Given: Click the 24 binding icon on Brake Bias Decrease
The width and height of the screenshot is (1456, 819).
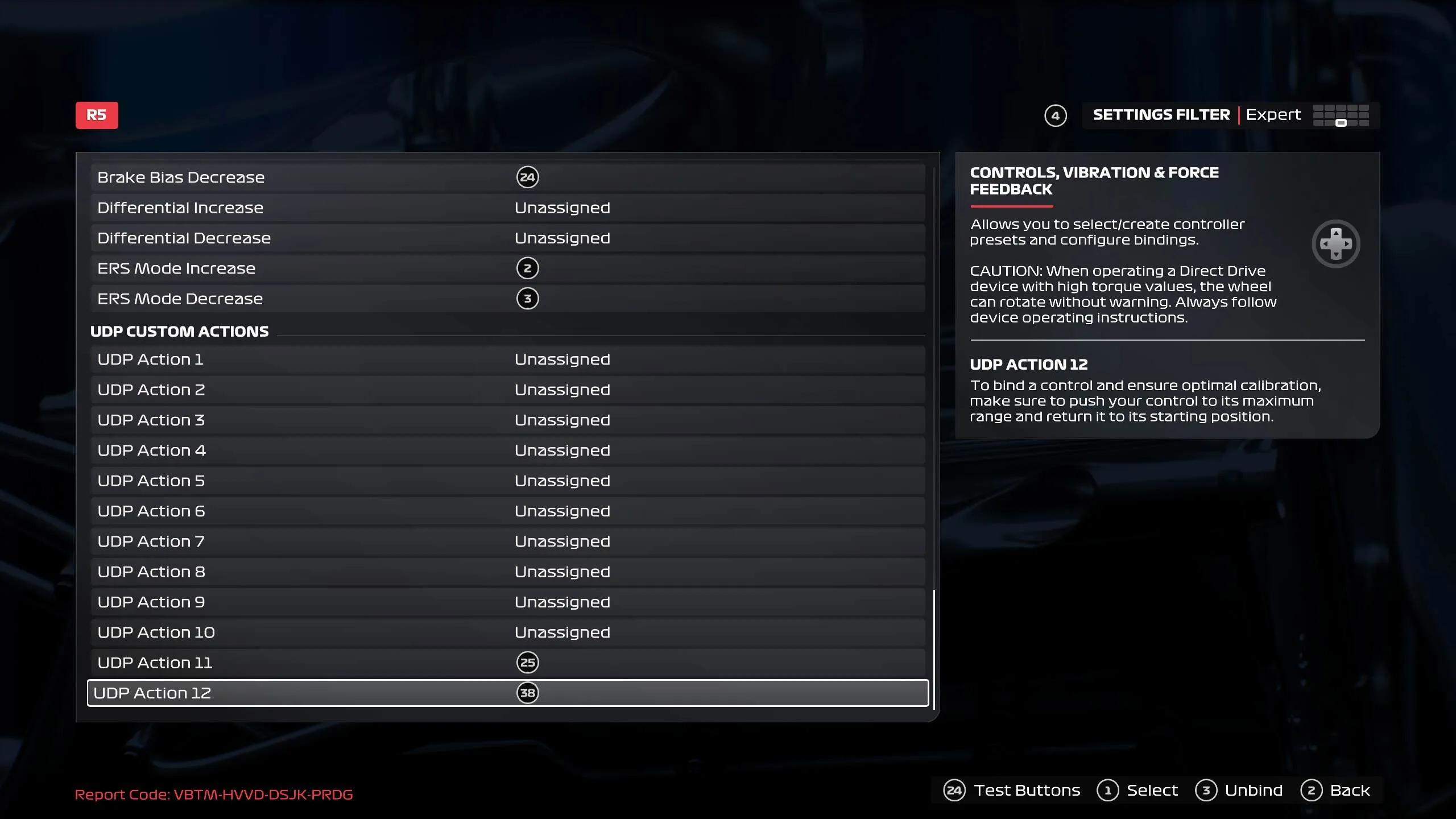Looking at the screenshot, I should tap(528, 177).
